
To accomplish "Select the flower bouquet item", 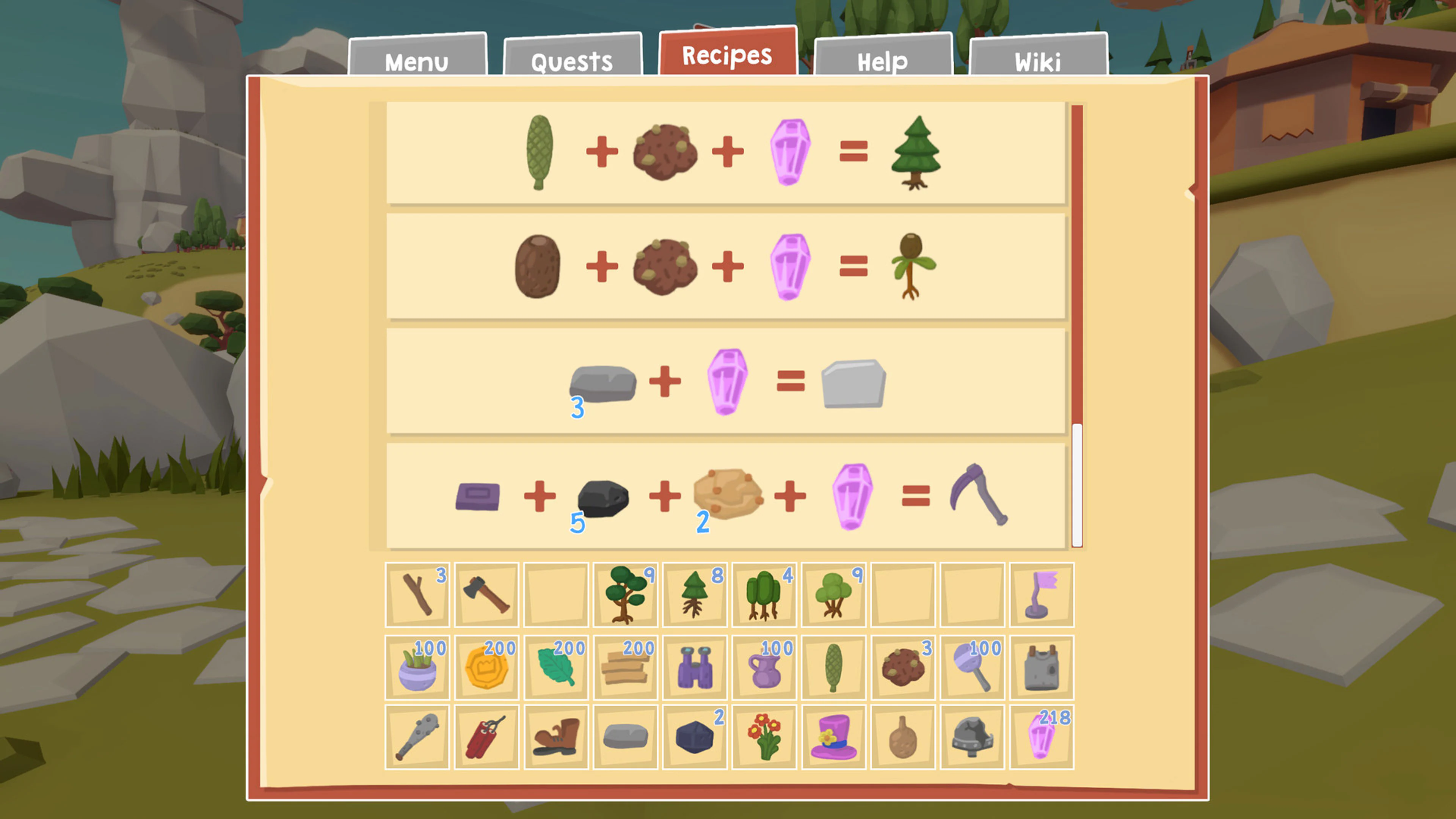I will (764, 739).
